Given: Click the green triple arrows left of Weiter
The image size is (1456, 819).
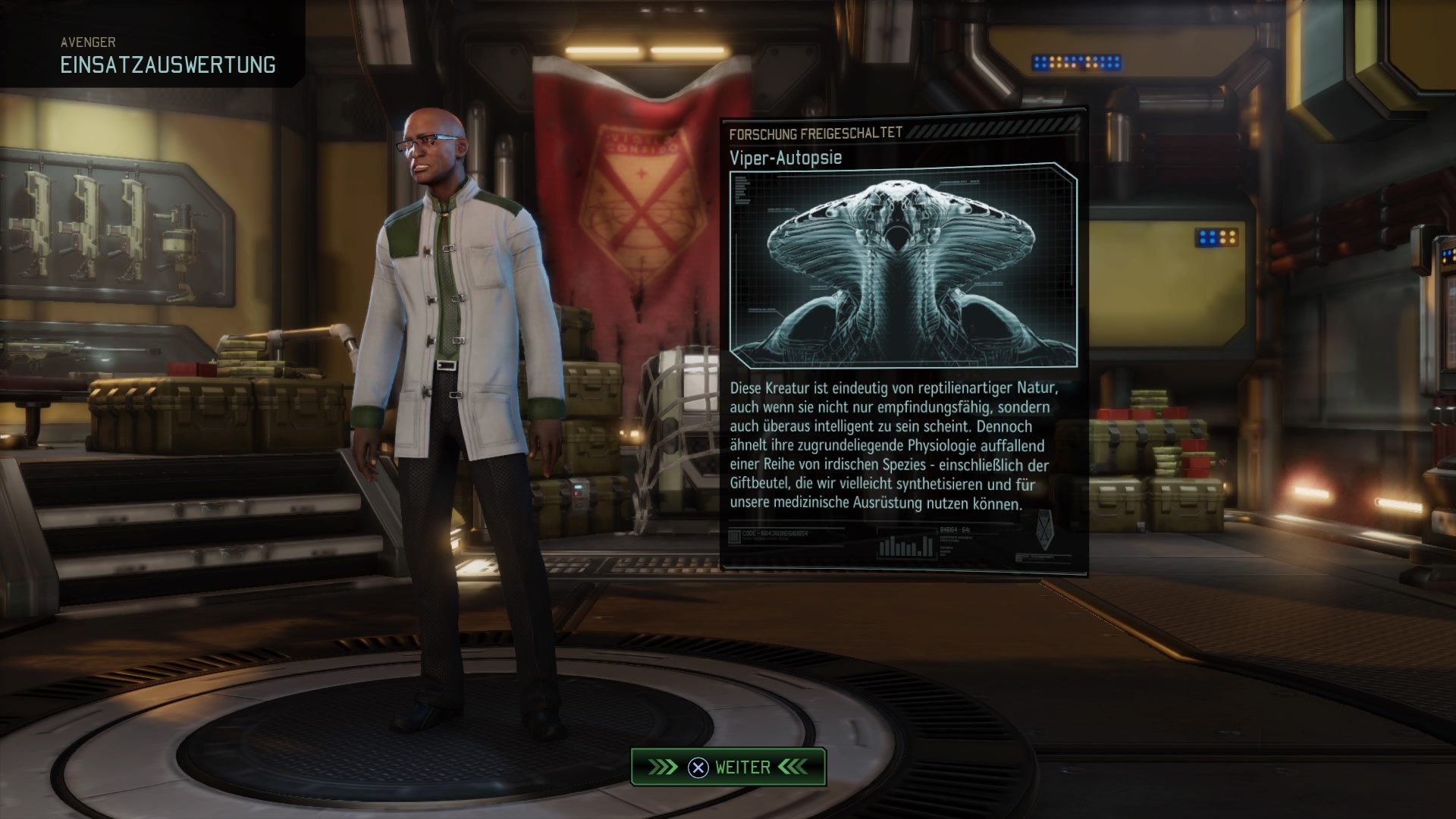Looking at the screenshot, I should pyautogui.click(x=664, y=767).
